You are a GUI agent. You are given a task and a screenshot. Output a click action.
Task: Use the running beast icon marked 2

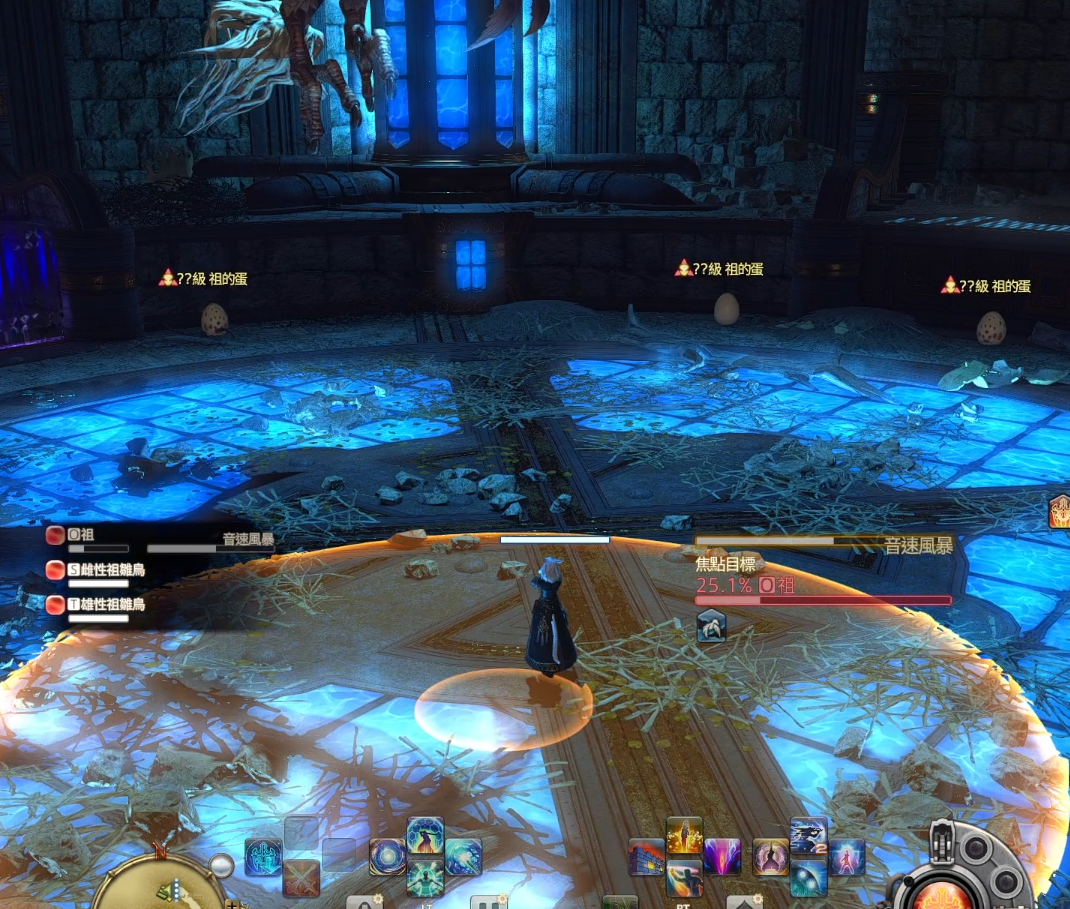pyautogui.click(x=808, y=836)
